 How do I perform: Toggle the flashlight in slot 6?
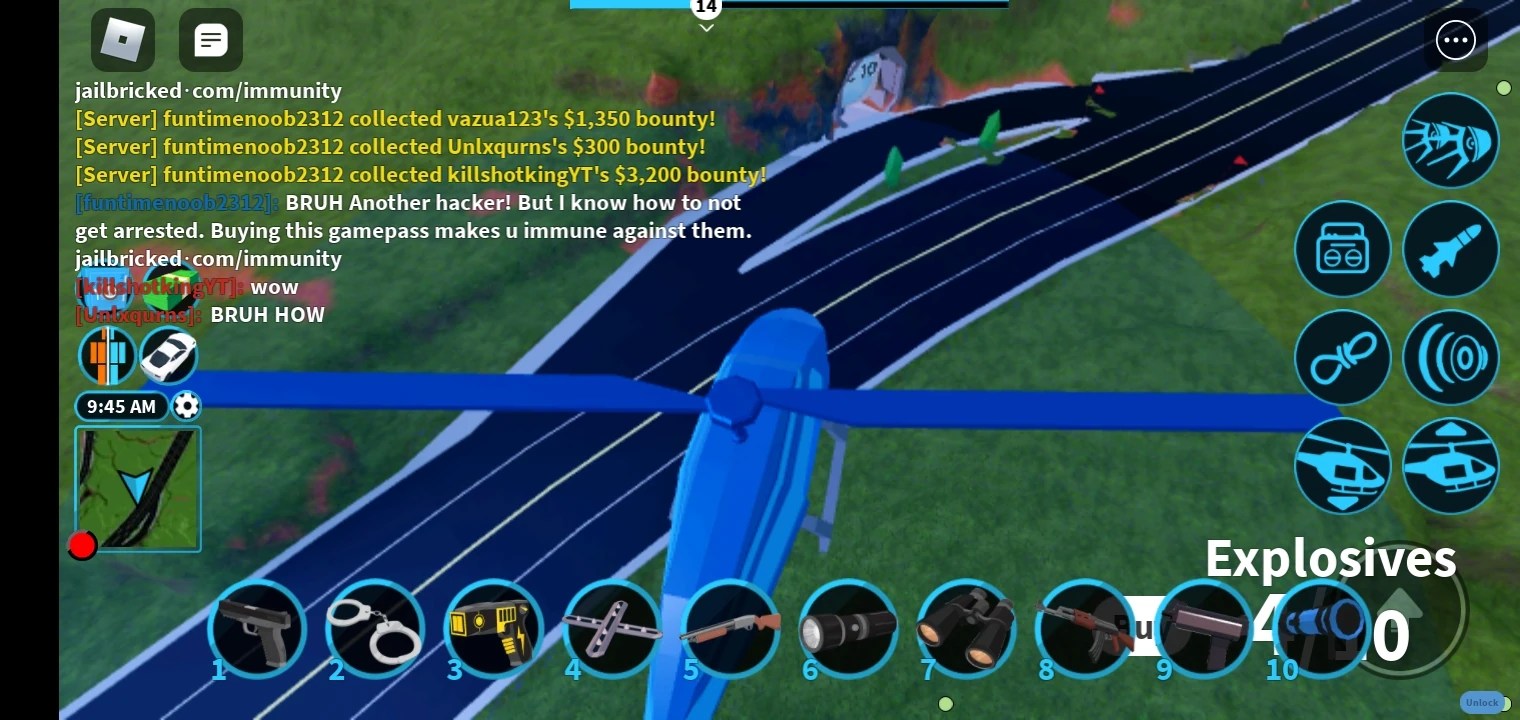[847, 630]
